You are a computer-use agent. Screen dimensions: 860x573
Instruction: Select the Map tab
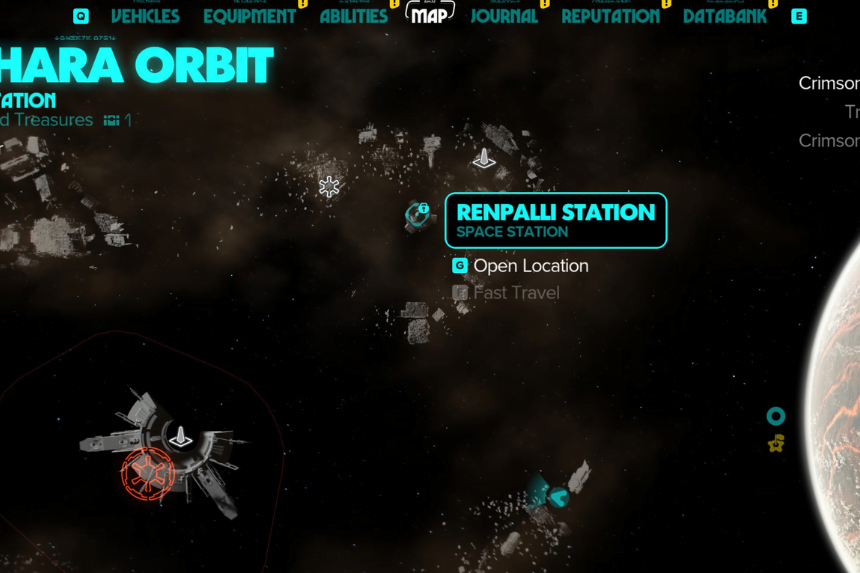point(429,15)
